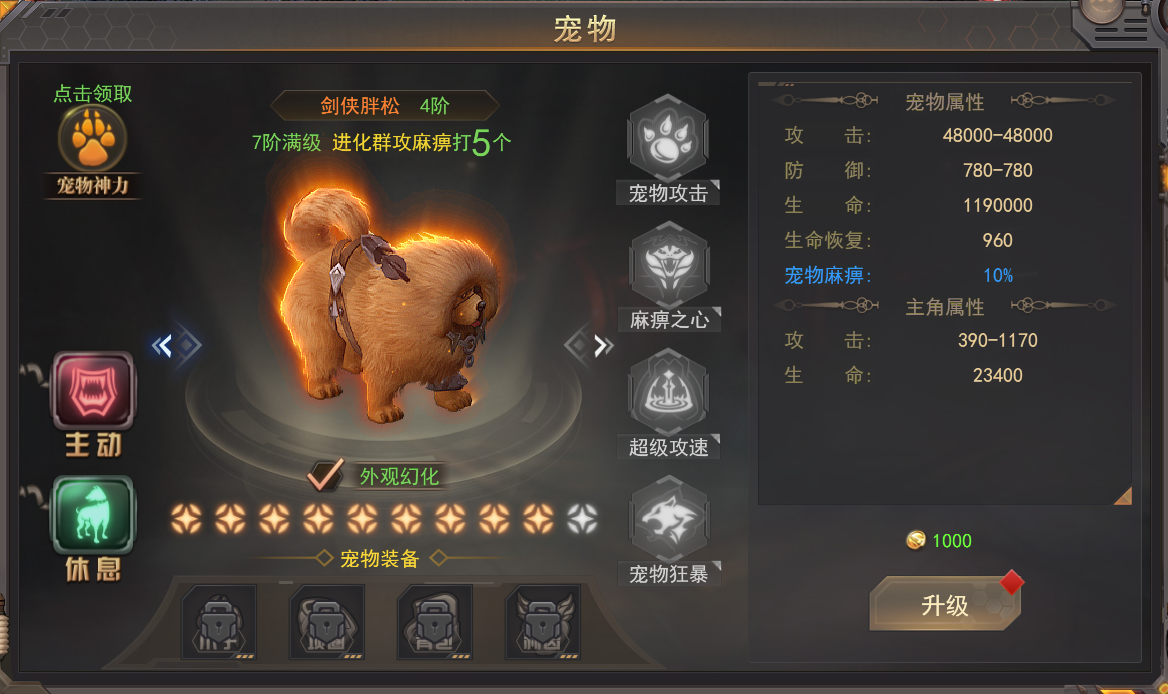Inspect the 宠物狂暴 wolf skill
1168x694 pixels.
pos(667,520)
